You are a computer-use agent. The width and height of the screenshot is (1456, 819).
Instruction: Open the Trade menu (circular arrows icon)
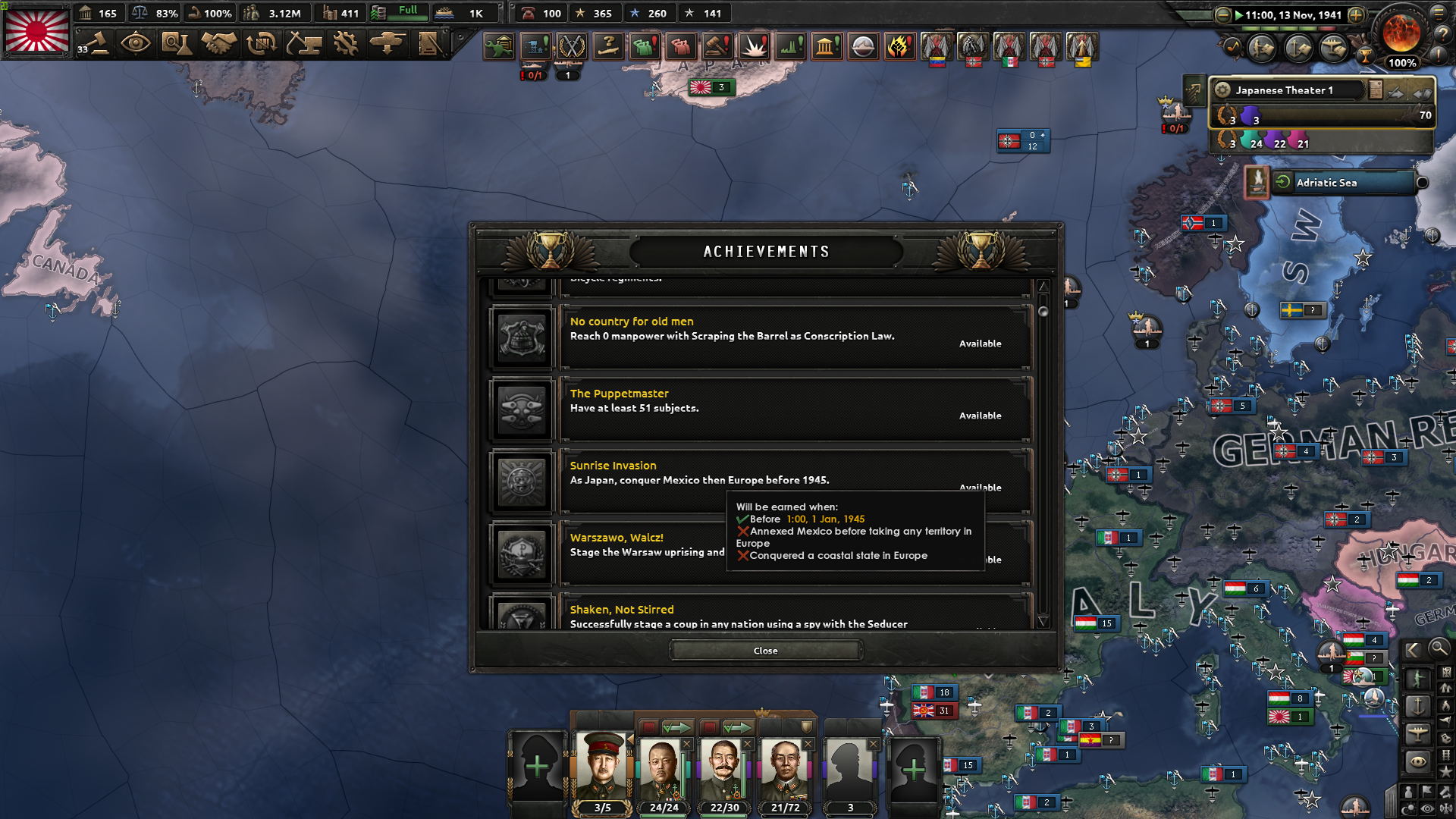[x=261, y=44]
